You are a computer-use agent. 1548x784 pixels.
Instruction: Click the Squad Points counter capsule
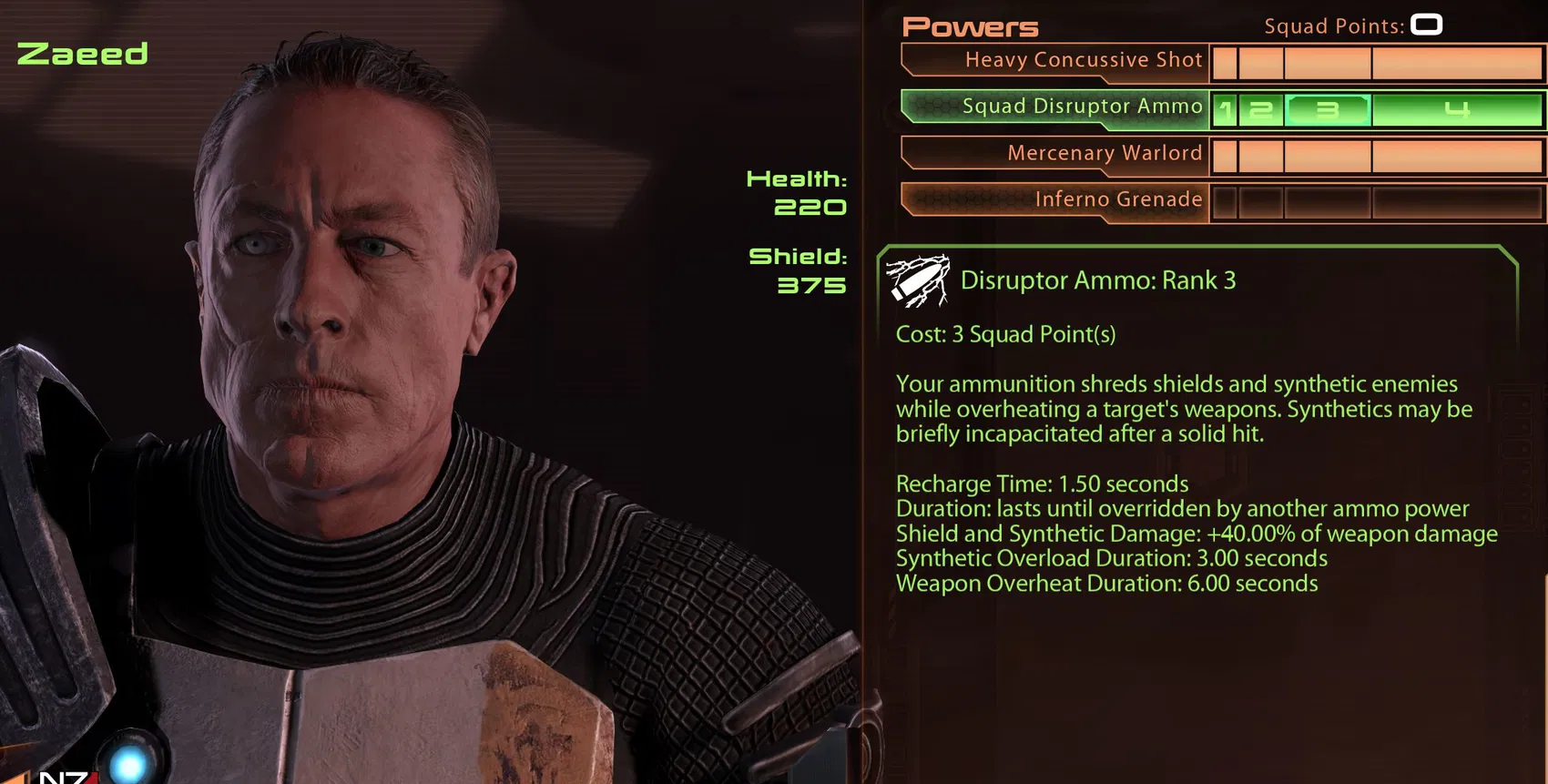1424,25
